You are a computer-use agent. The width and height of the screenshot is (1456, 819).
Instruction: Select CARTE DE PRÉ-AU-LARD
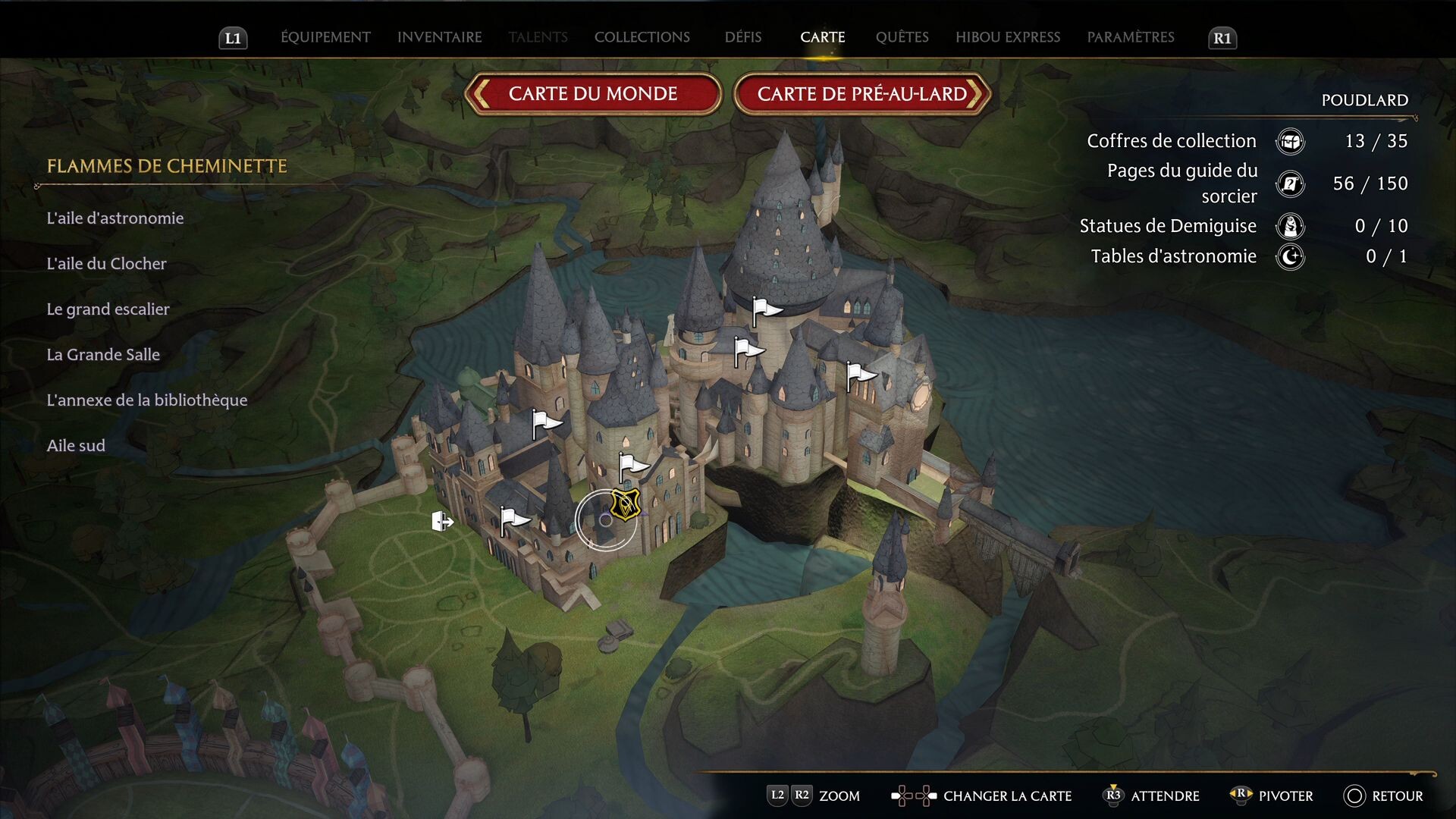pyautogui.click(x=861, y=94)
